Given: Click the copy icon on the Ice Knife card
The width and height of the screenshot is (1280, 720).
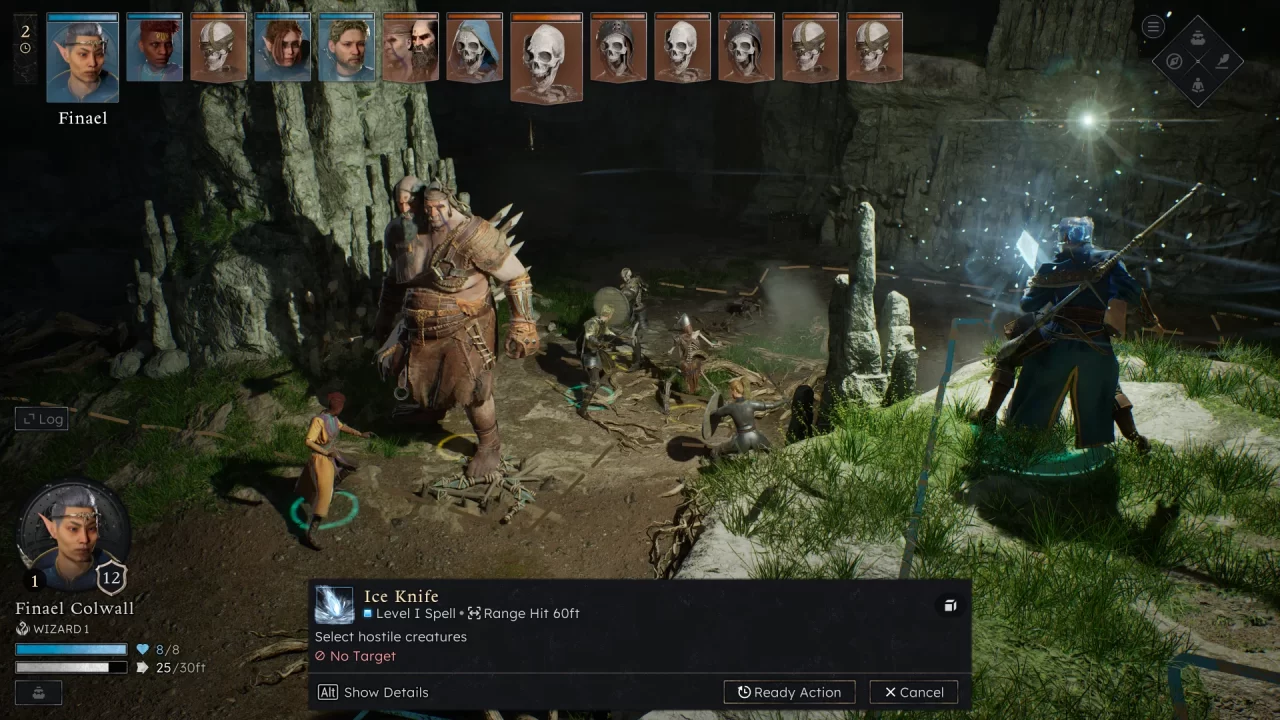Looking at the screenshot, I should [x=949, y=605].
